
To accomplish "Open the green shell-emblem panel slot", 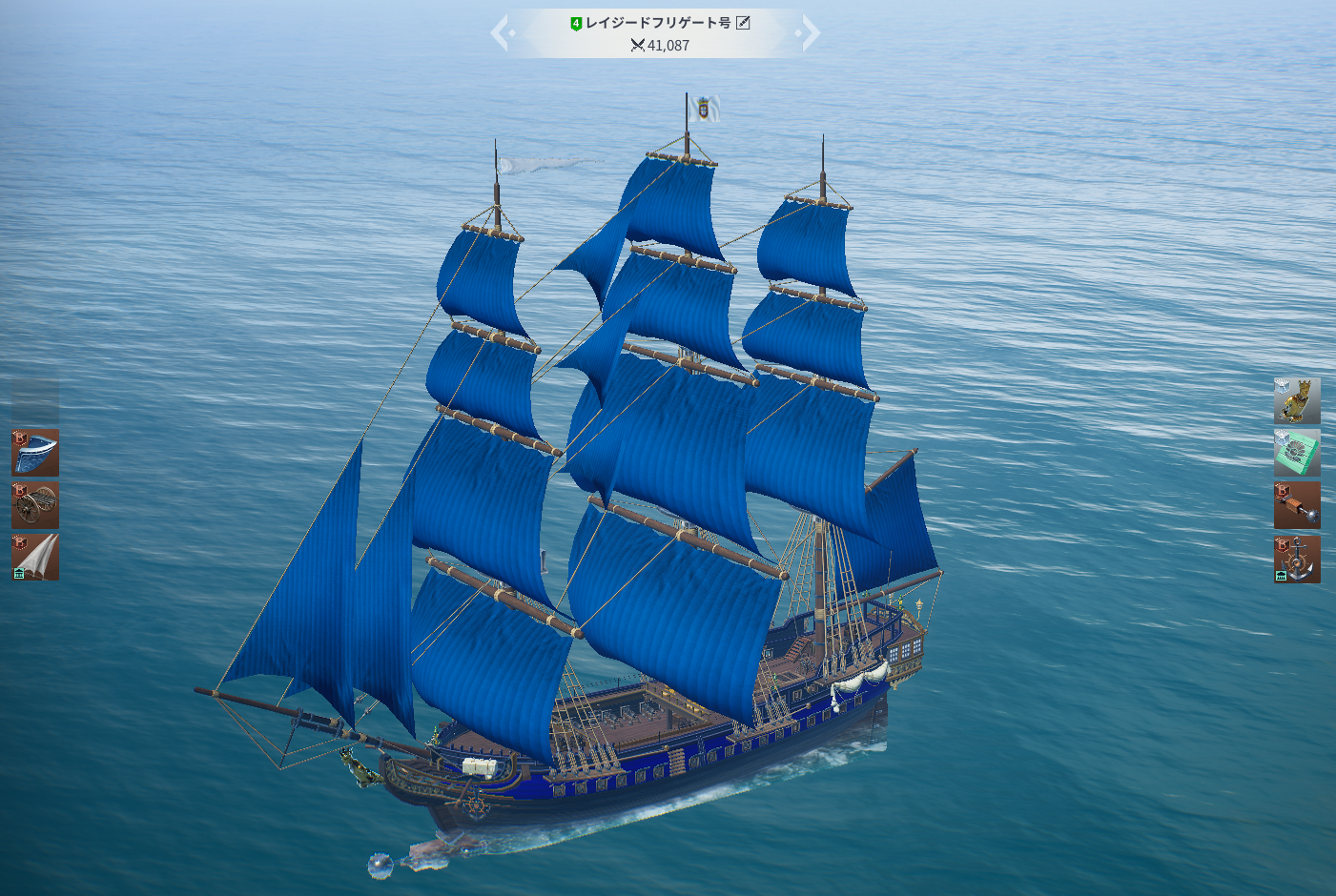I will [1297, 453].
